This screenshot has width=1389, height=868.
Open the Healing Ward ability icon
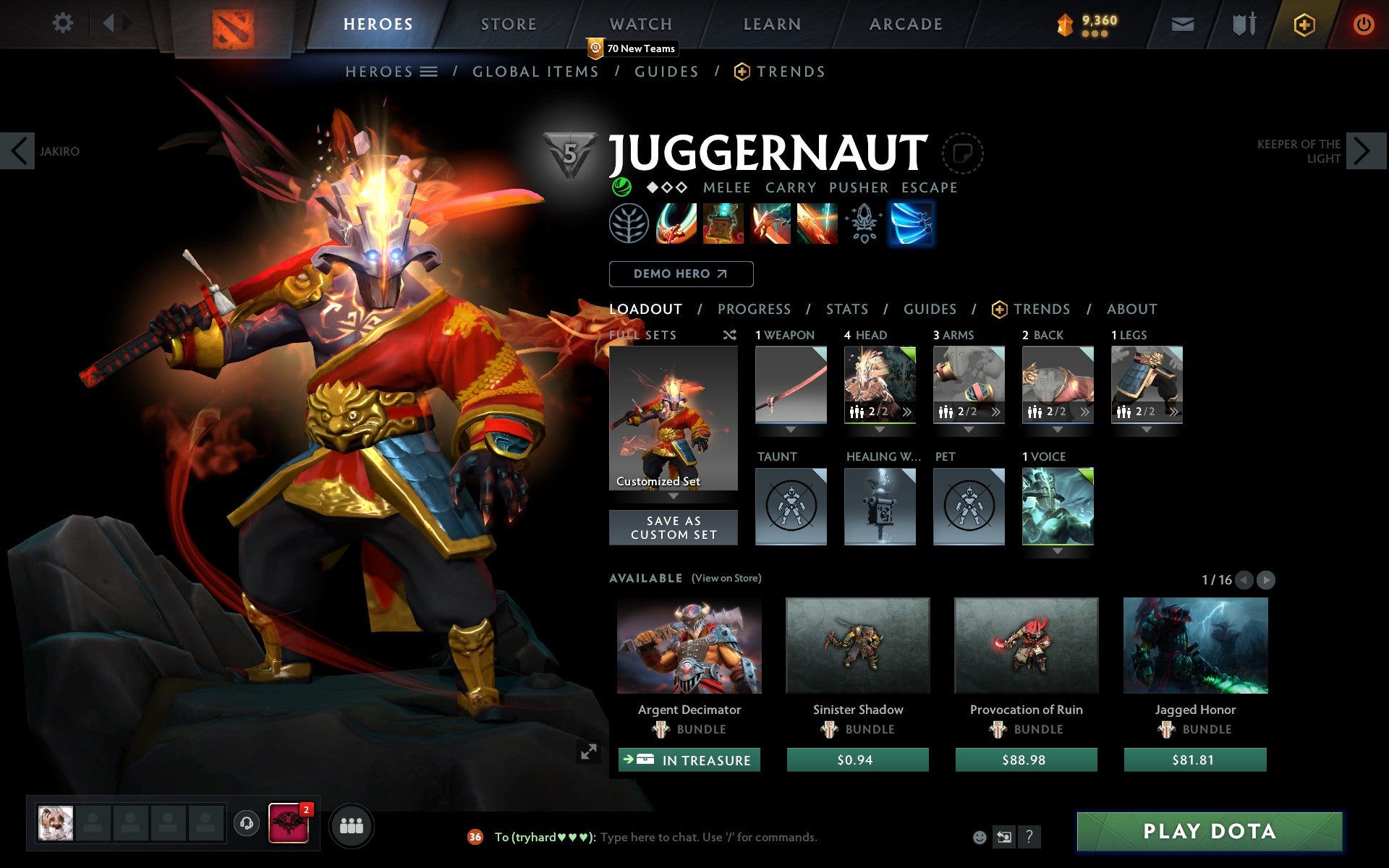pyautogui.click(x=723, y=224)
